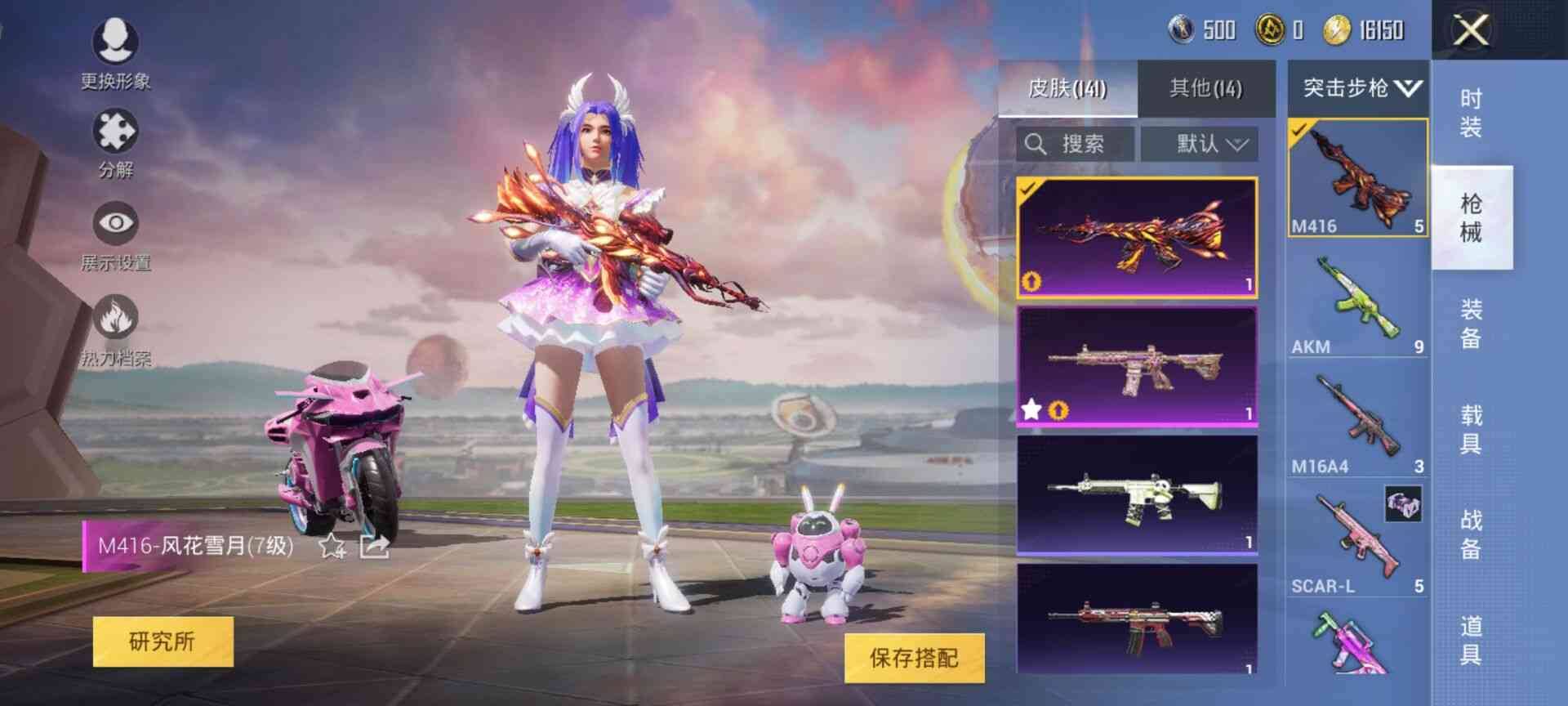Select the M416 weapon icon
1568x706 pixels.
(1358, 176)
